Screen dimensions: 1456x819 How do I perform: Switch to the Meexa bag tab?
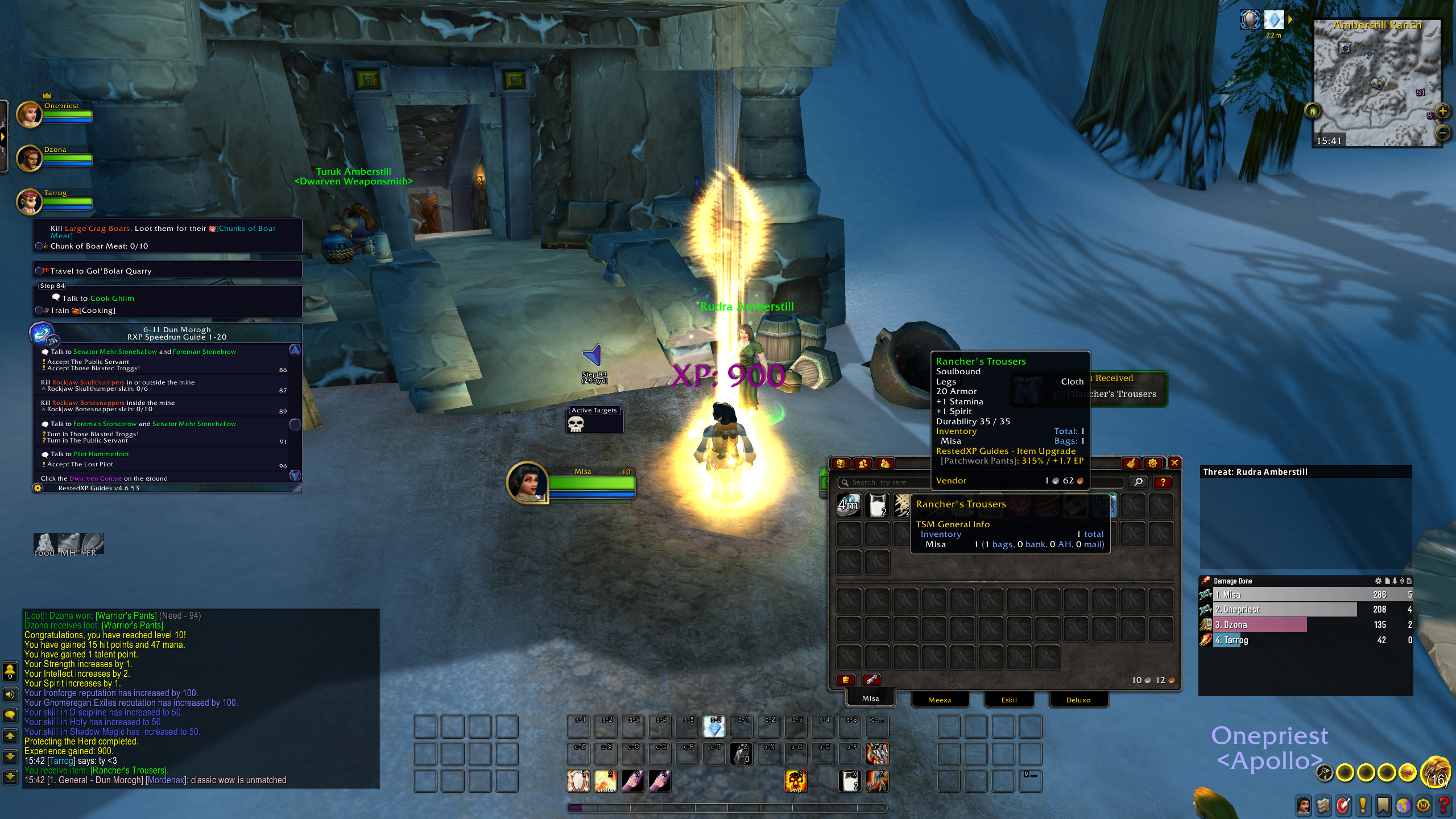pos(940,700)
